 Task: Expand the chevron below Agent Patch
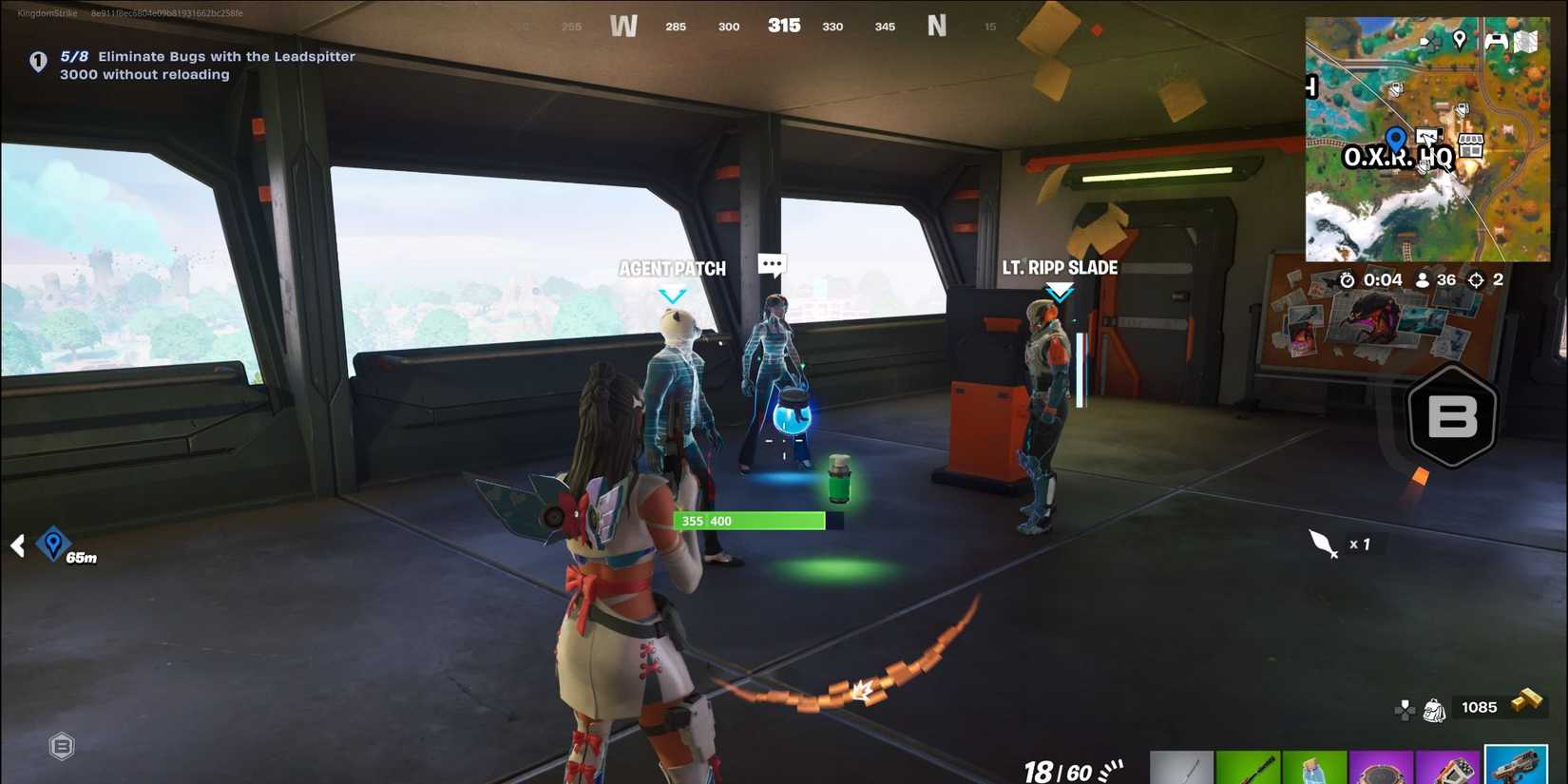pos(673,296)
